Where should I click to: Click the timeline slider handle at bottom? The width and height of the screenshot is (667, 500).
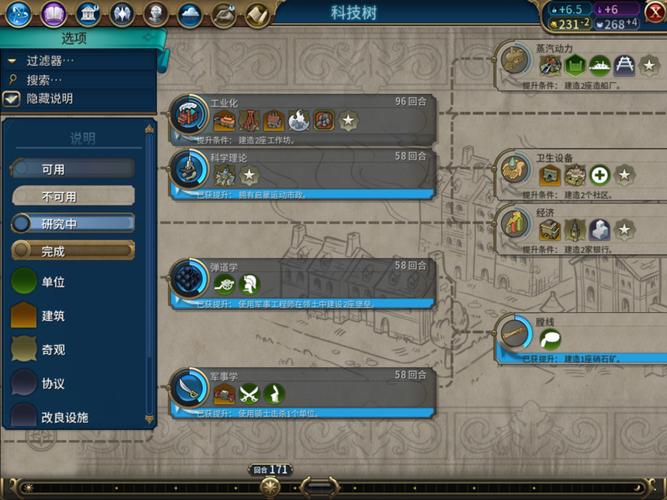point(270,487)
